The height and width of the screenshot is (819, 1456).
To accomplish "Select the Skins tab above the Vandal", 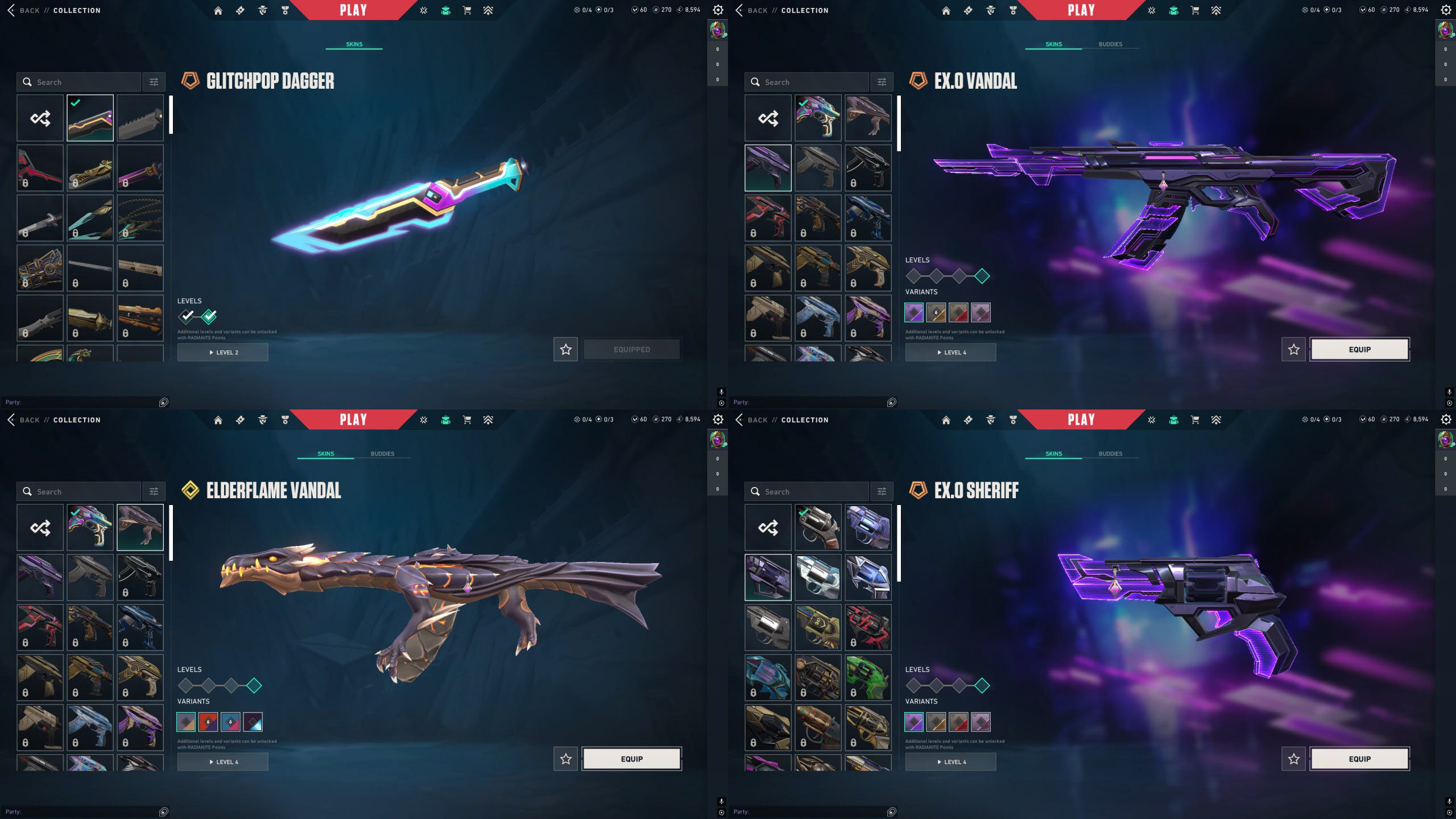I will click(1053, 44).
